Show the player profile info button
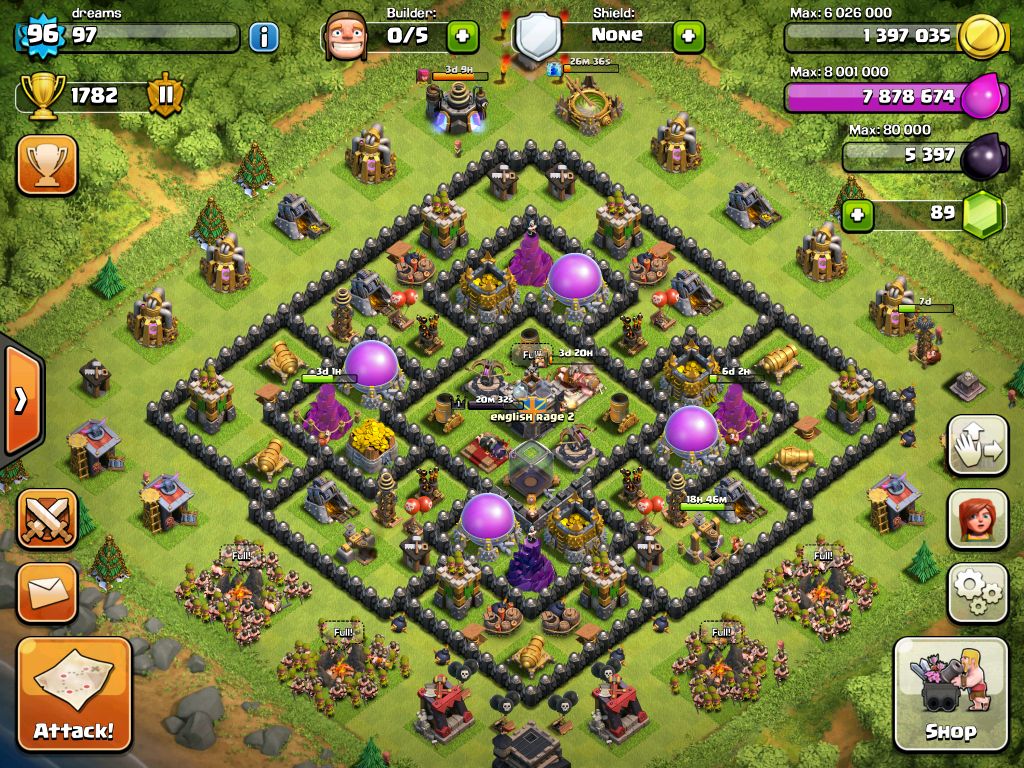Viewport: 1024px width, 768px height. pos(263,38)
